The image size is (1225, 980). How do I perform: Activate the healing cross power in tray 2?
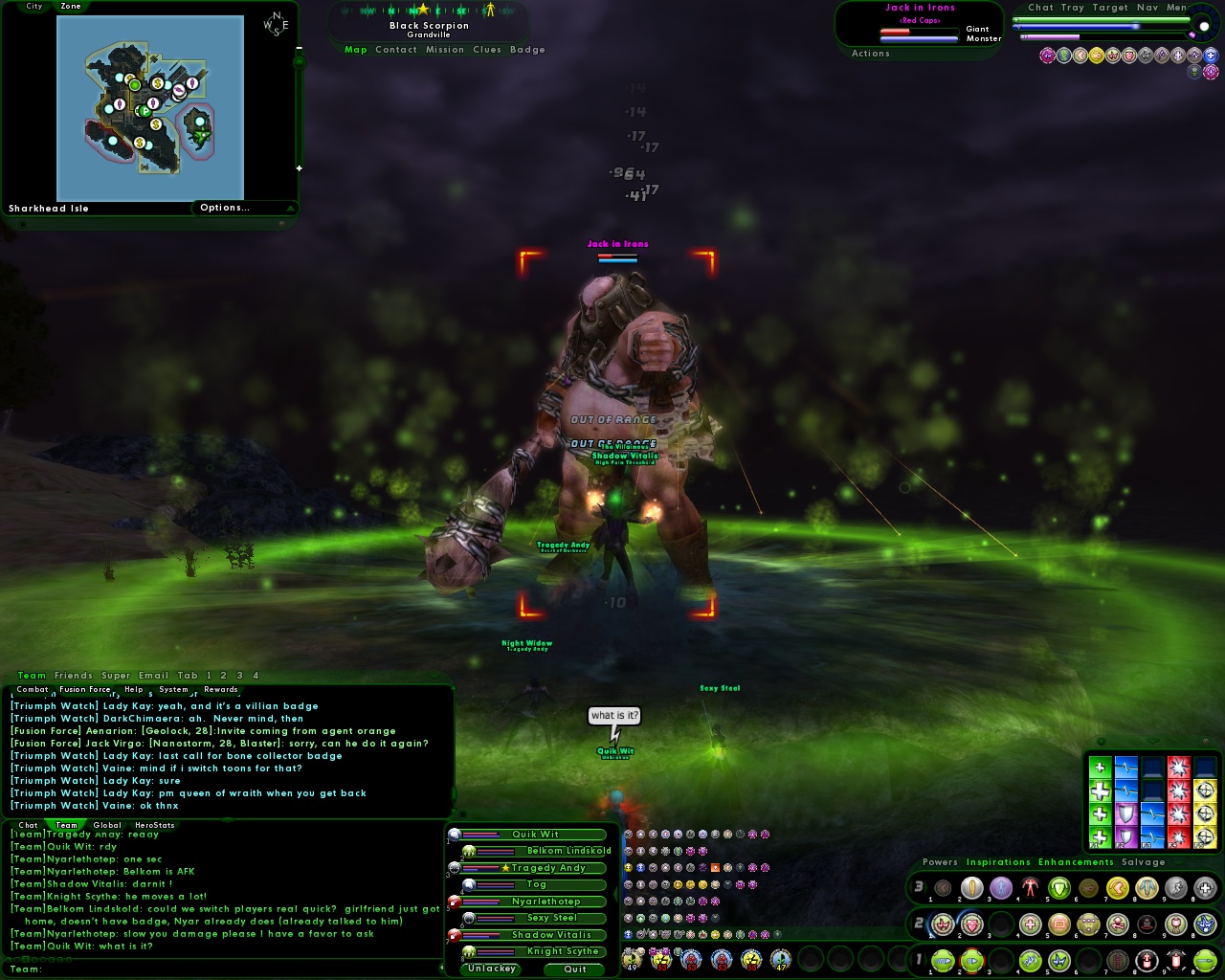[x=1031, y=924]
